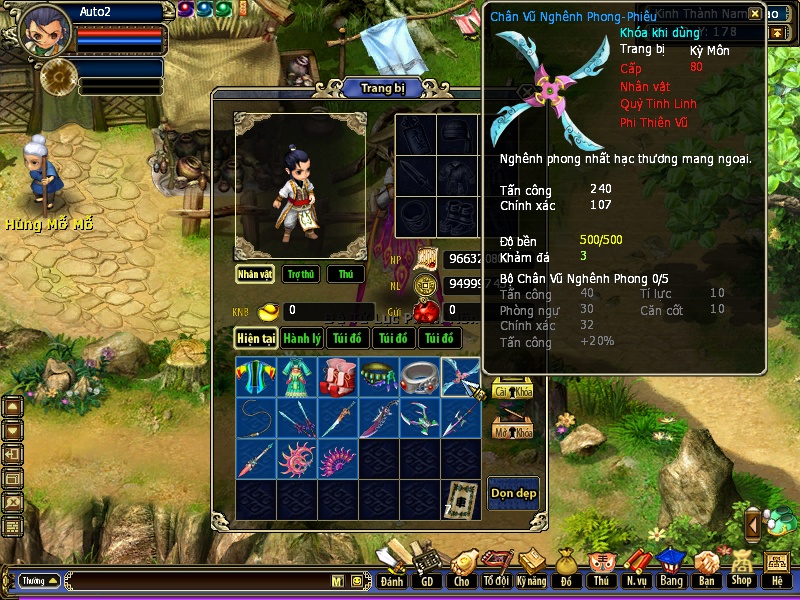Switch to the Hành lý tab
Viewport: 800px width, 600px height.
301,339
